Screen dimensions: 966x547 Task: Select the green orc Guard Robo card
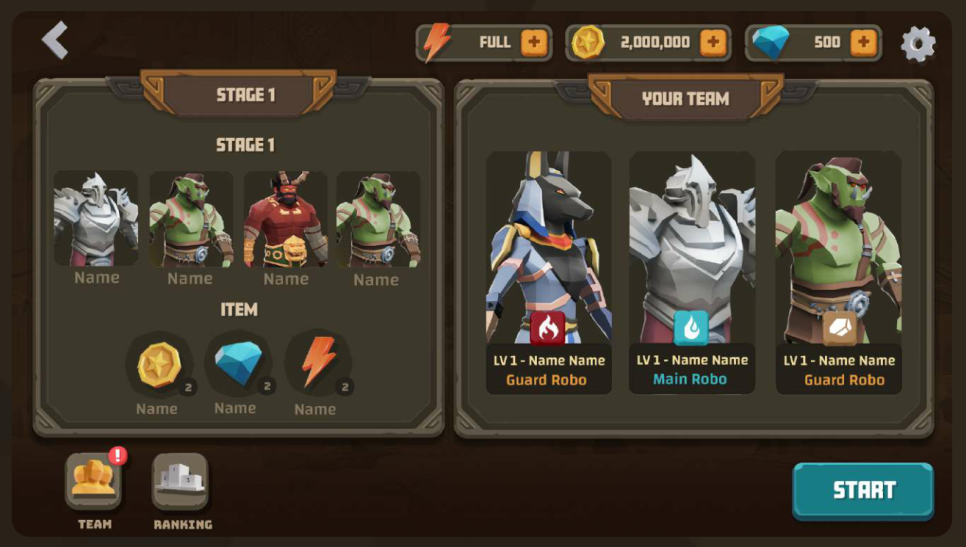tap(838, 272)
